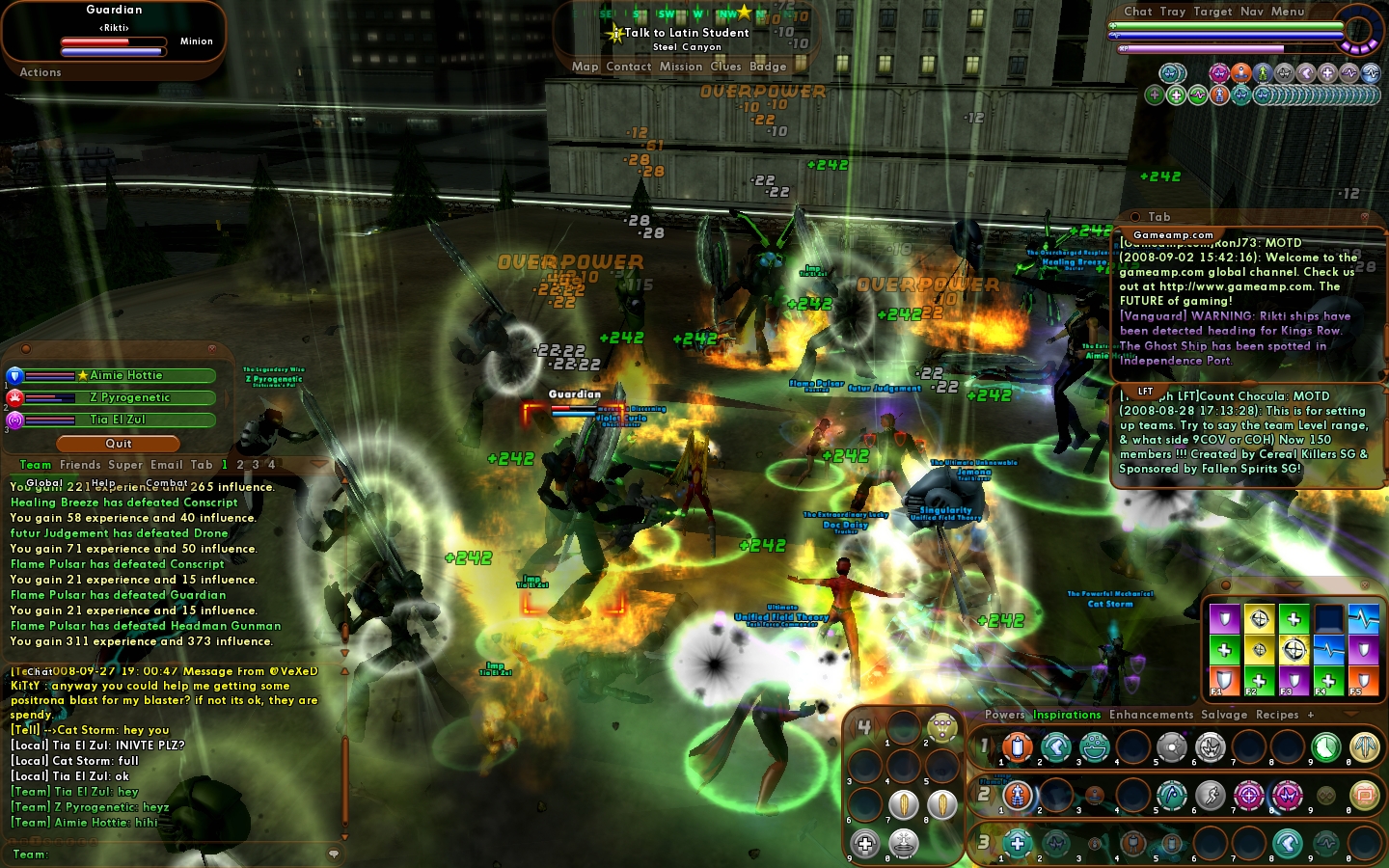Open the Badge panel
The width and height of the screenshot is (1389, 868).
click(768, 67)
